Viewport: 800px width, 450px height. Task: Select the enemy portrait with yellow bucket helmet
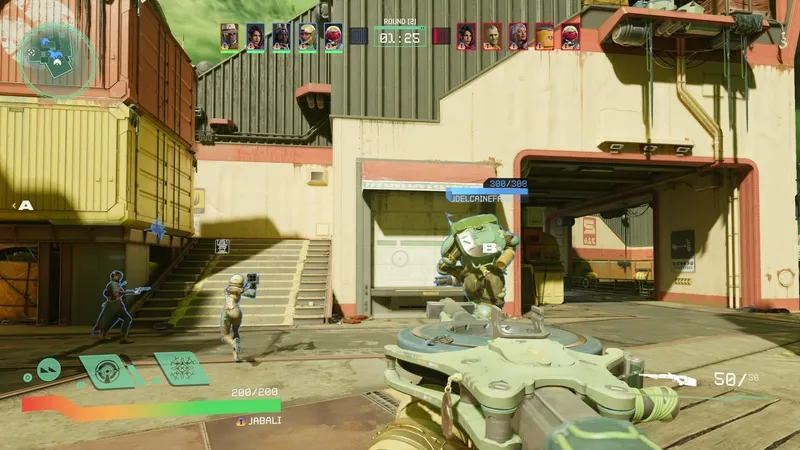point(544,37)
